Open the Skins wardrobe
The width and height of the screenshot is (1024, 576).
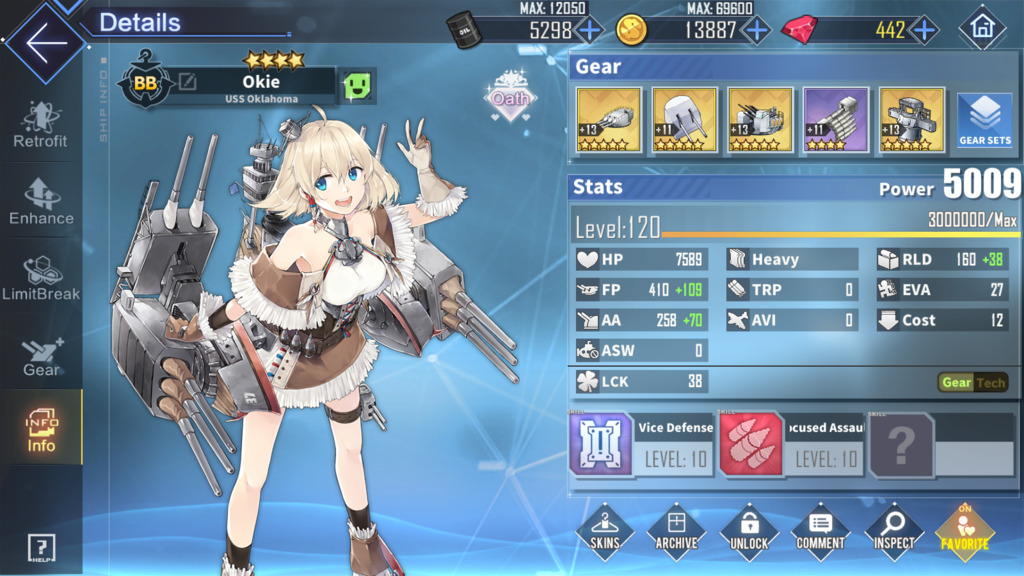pyautogui.click(x=604, y=531)
